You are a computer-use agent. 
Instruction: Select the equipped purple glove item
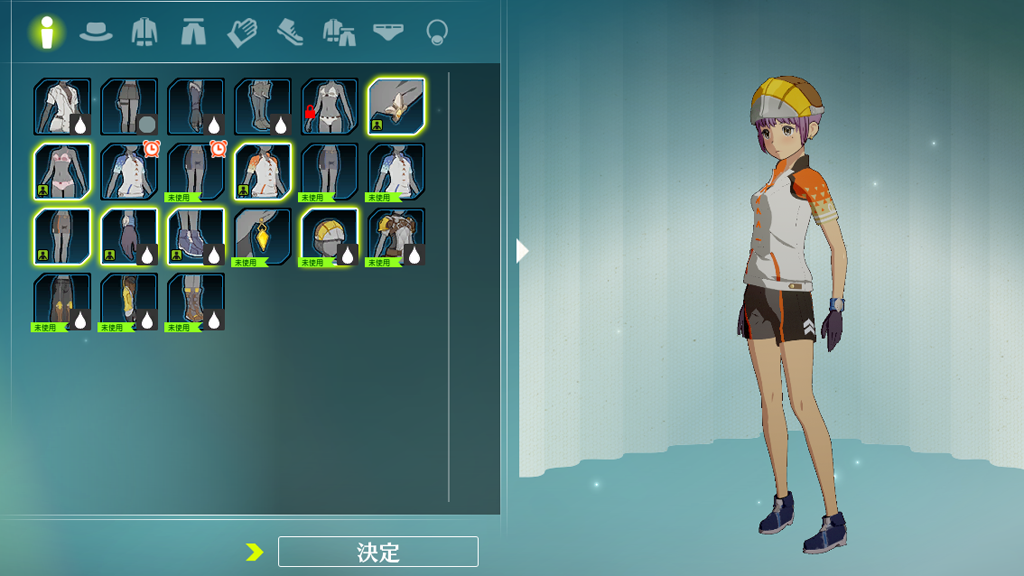129,237
